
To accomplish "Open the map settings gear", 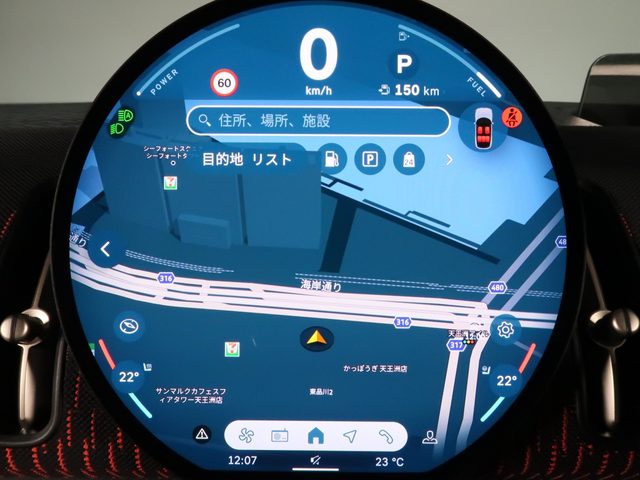I will click(x=506, y=329).
